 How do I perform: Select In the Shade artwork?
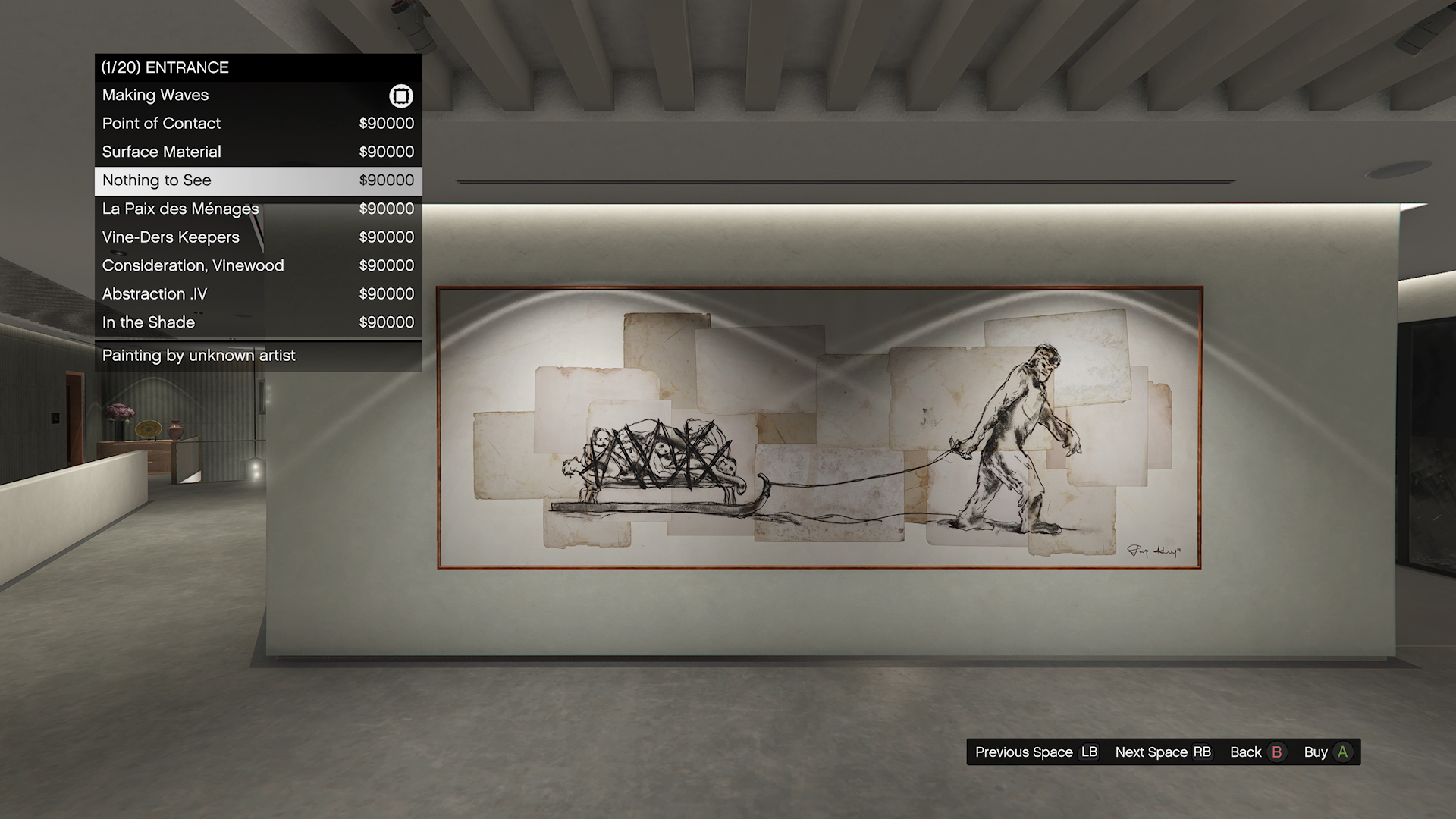tap(258, 322)
